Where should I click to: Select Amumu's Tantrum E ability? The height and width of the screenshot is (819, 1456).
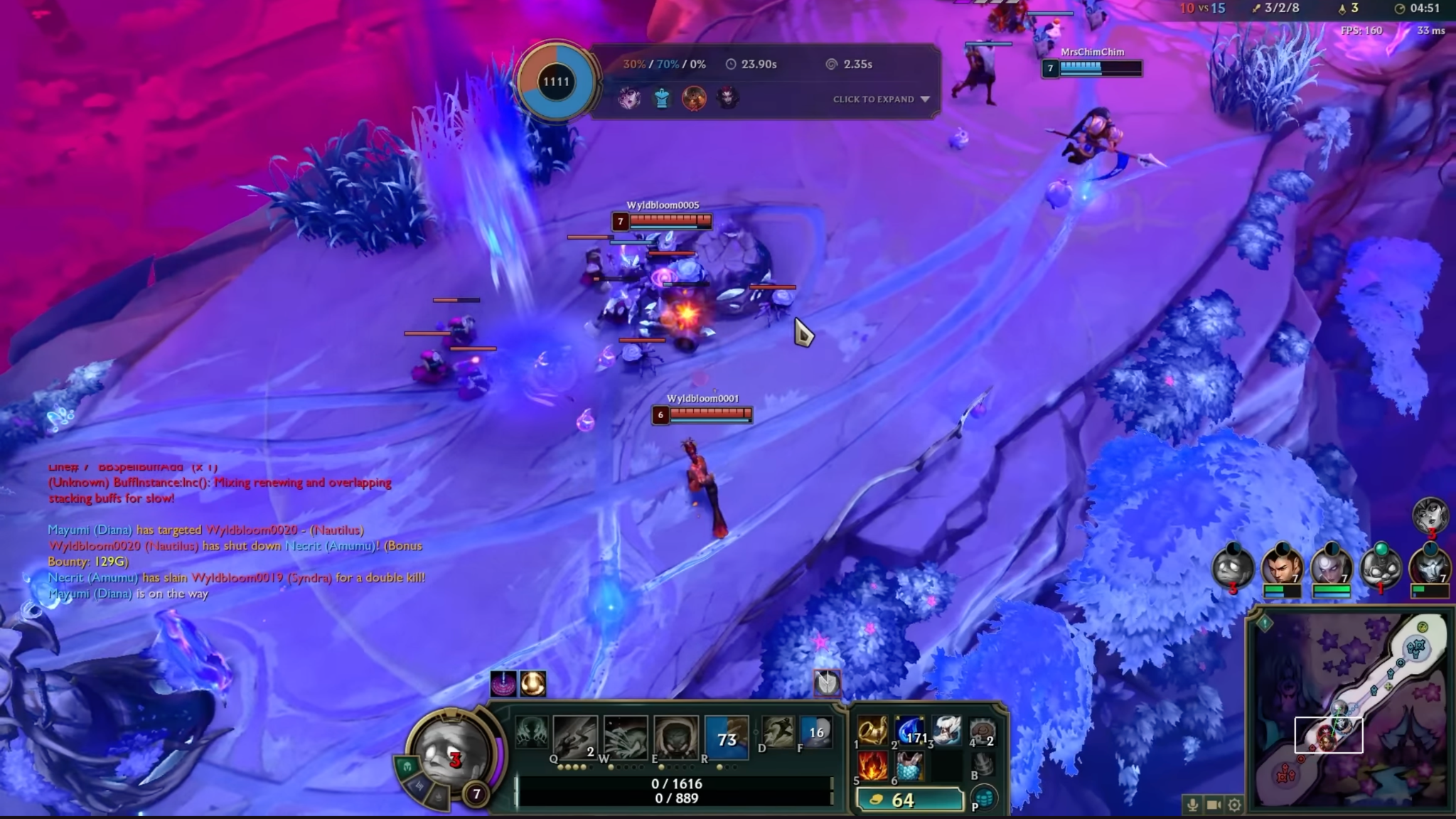(675, 737)
